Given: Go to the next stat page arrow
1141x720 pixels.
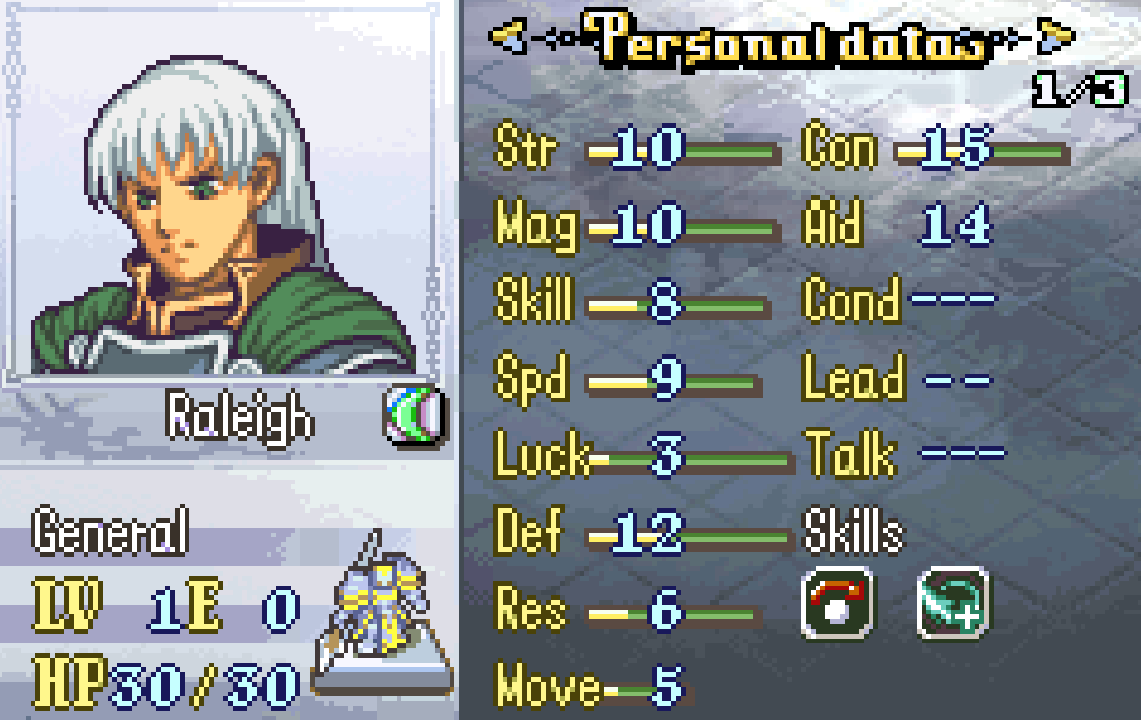Looking at the screenshot, I should [1054, 38].
